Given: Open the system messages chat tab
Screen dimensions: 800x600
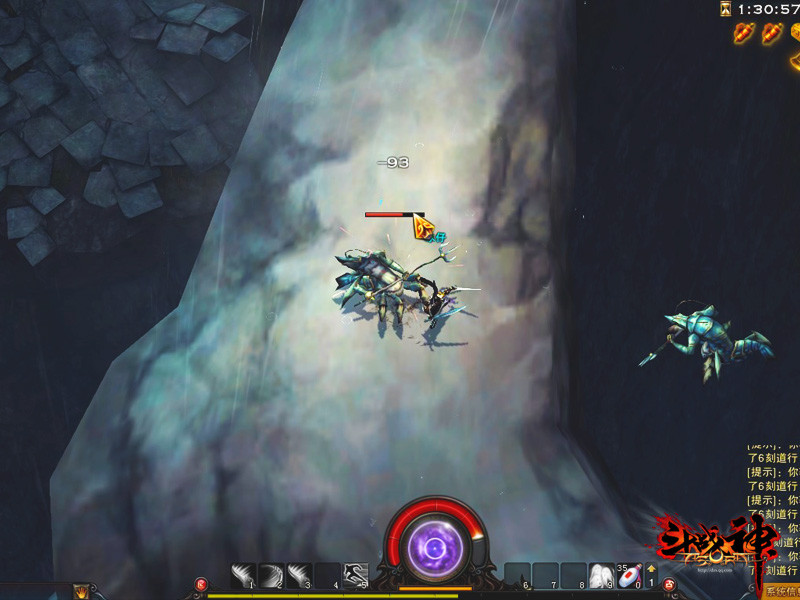Looking at the screenshot, I should click(x=781, y=591).
